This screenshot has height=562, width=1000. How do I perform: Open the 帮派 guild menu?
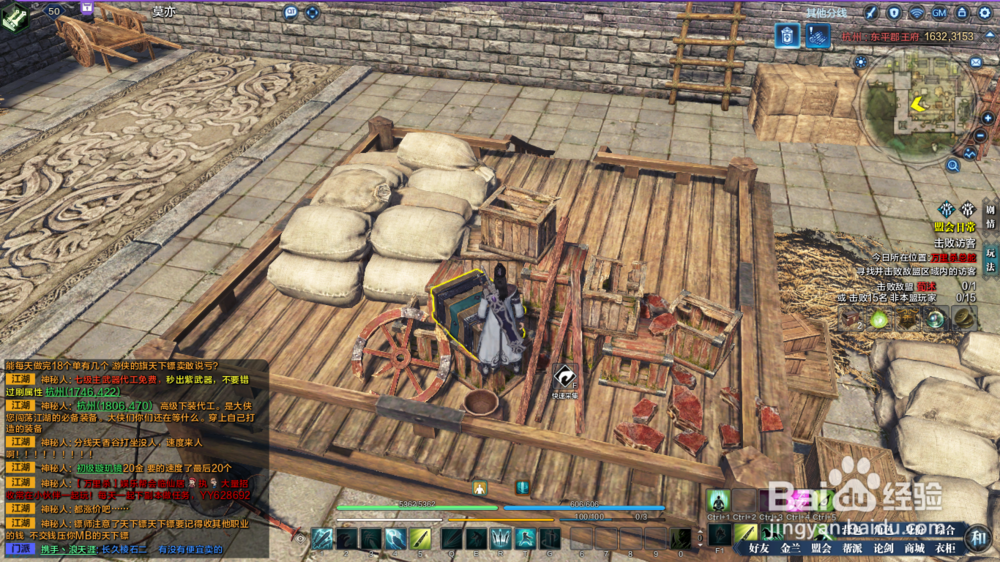pos(852,548)
